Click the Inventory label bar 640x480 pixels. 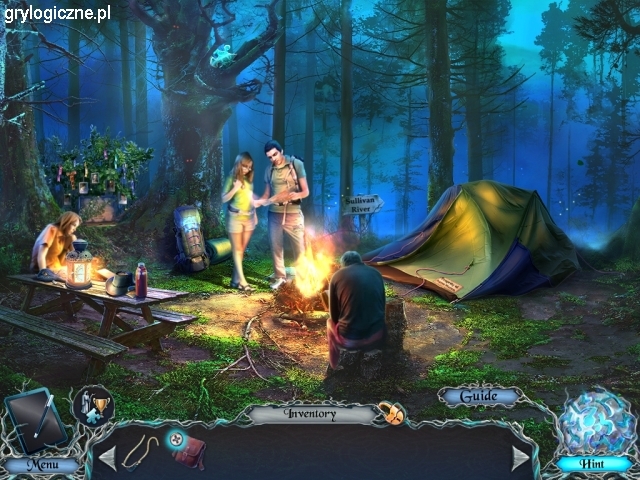tap(310, 413)
